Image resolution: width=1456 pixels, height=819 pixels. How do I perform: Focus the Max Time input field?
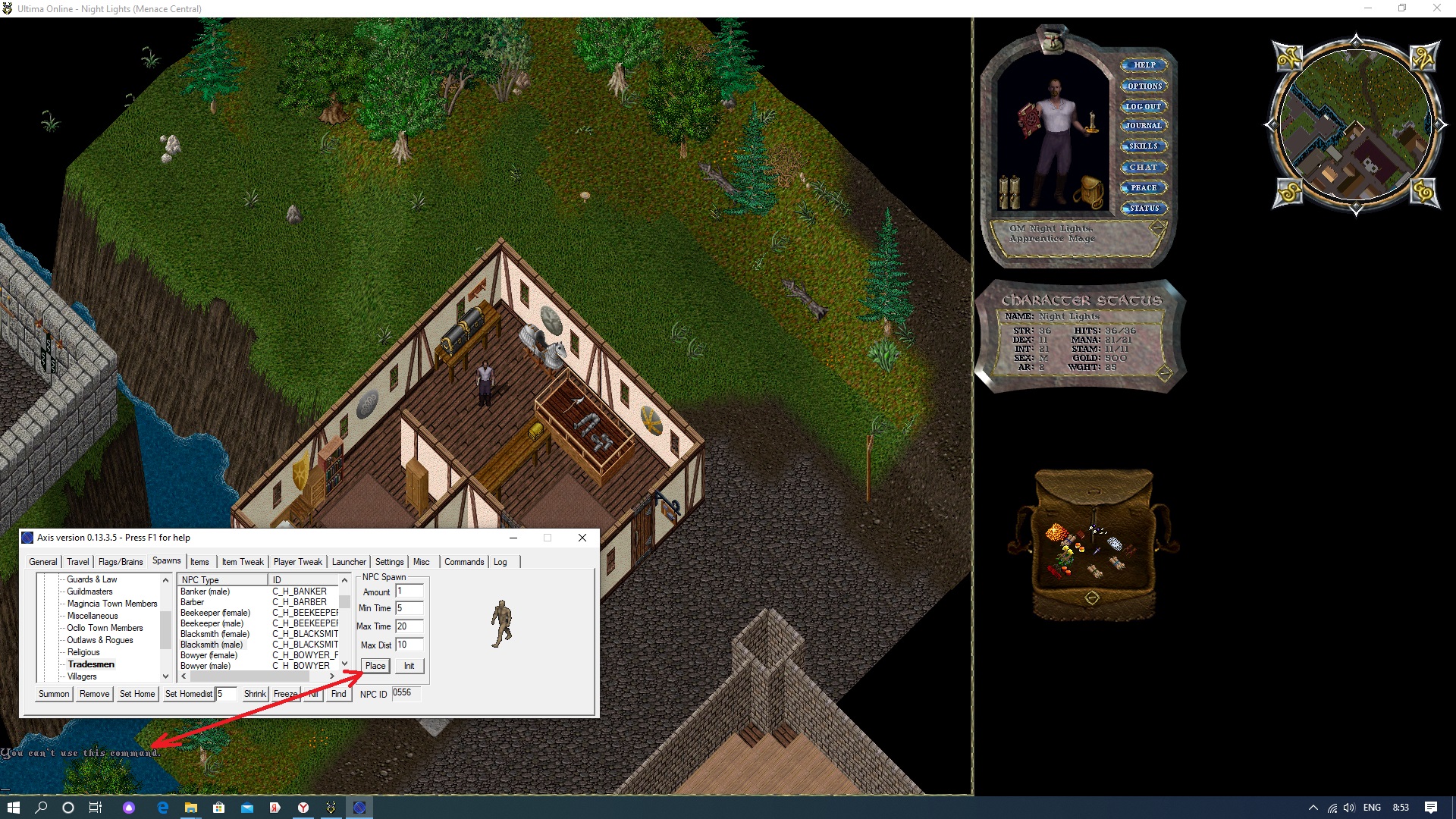click(409, 626)
